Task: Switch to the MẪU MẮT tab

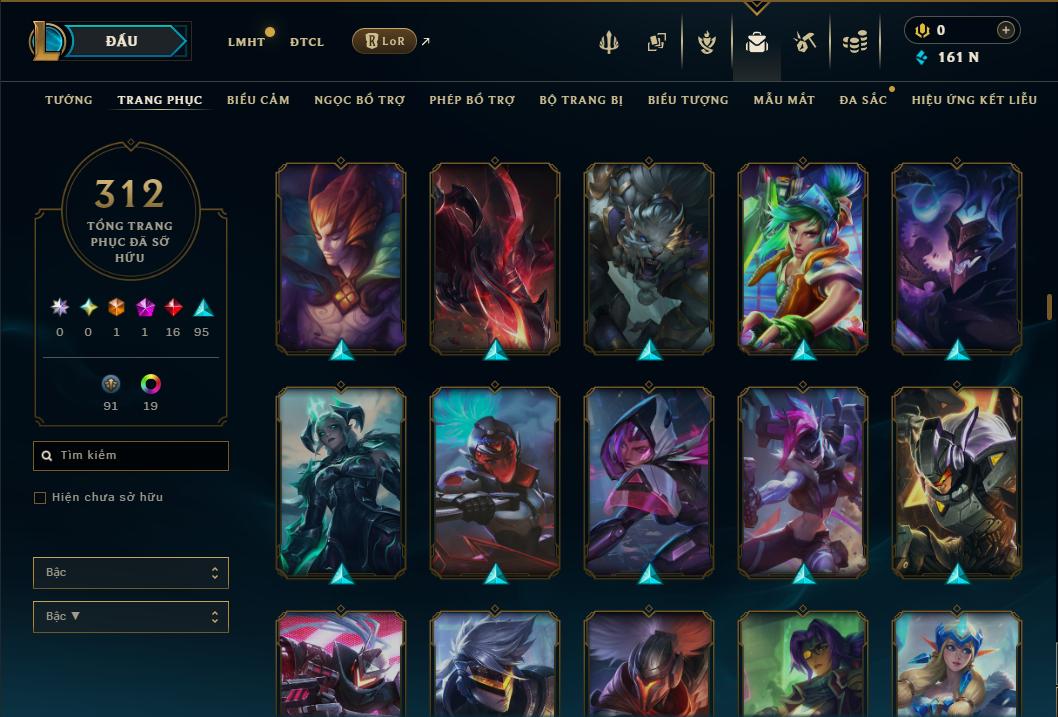Action: pyautogui.click(x=784, y=100)
